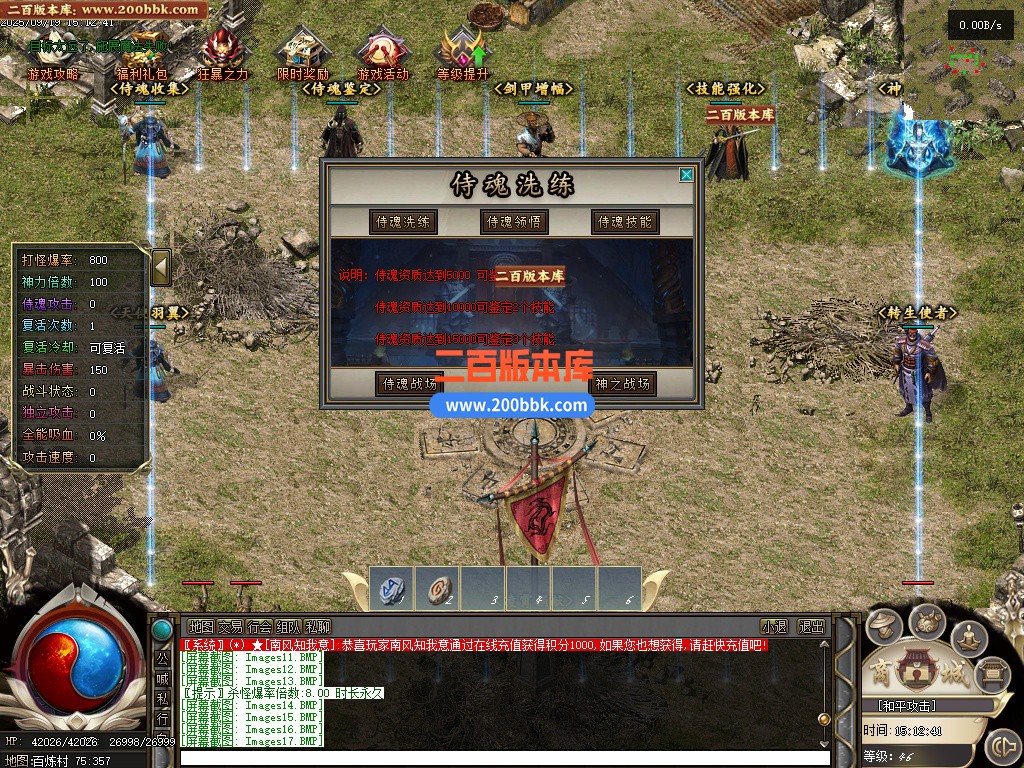Open the 福利礼包 gift pack icon
Viewport: 1024px width, 768px height.
pos(142,55)
